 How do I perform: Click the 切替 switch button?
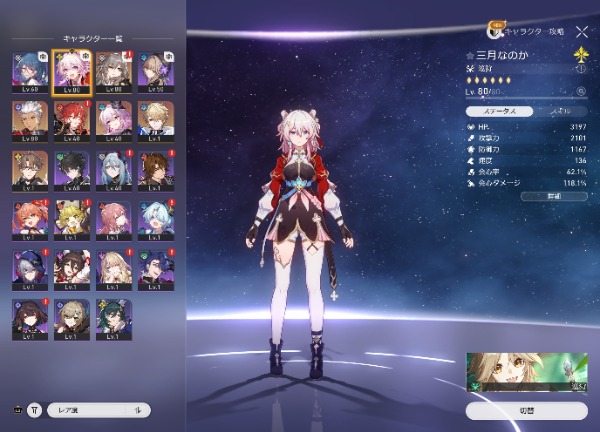coord(526,410)
